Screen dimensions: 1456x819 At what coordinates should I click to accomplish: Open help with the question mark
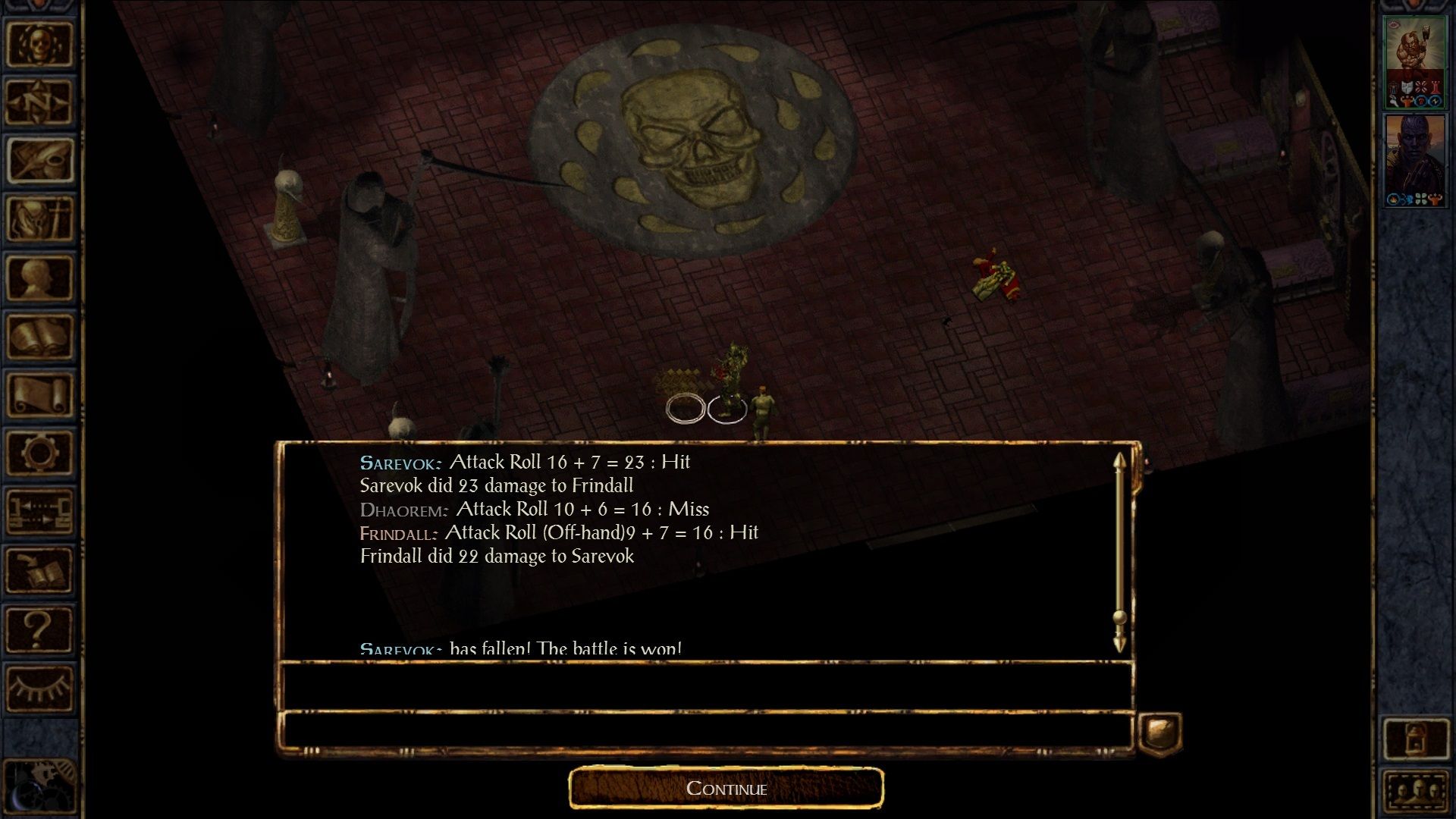tap(39, 629)
